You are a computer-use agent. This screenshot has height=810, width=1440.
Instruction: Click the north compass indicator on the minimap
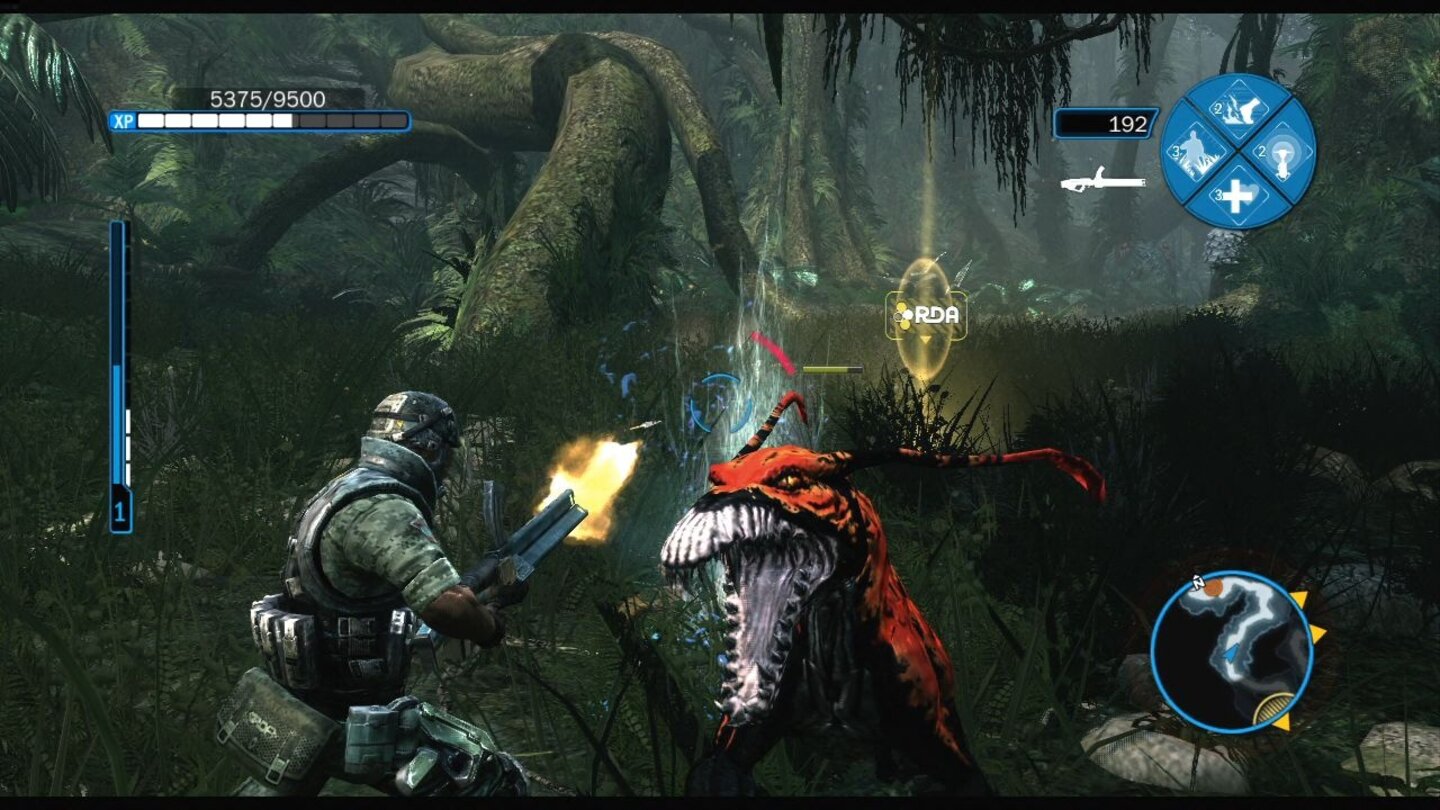(x=1198, y=582)
